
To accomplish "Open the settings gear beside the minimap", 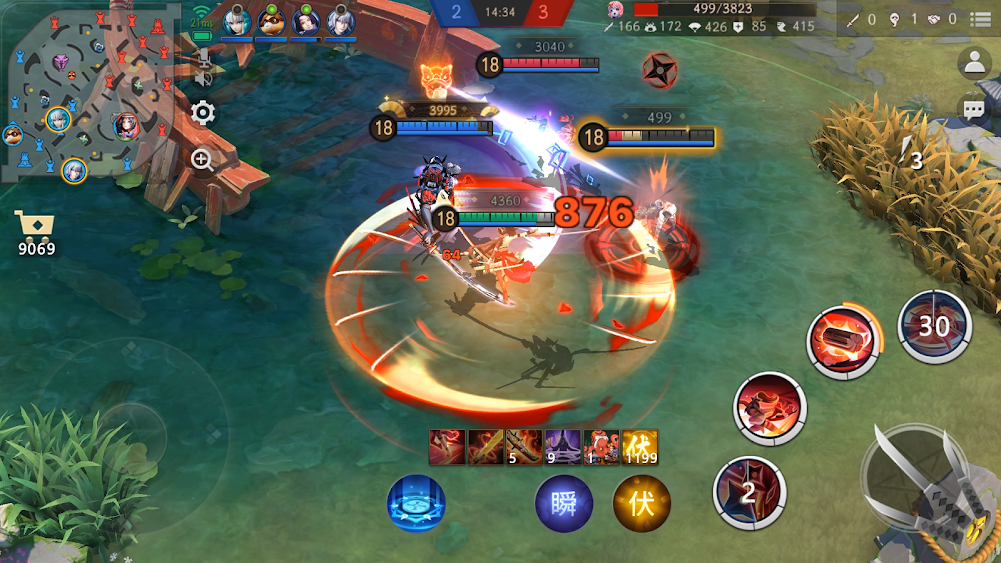I will point(203,112).
